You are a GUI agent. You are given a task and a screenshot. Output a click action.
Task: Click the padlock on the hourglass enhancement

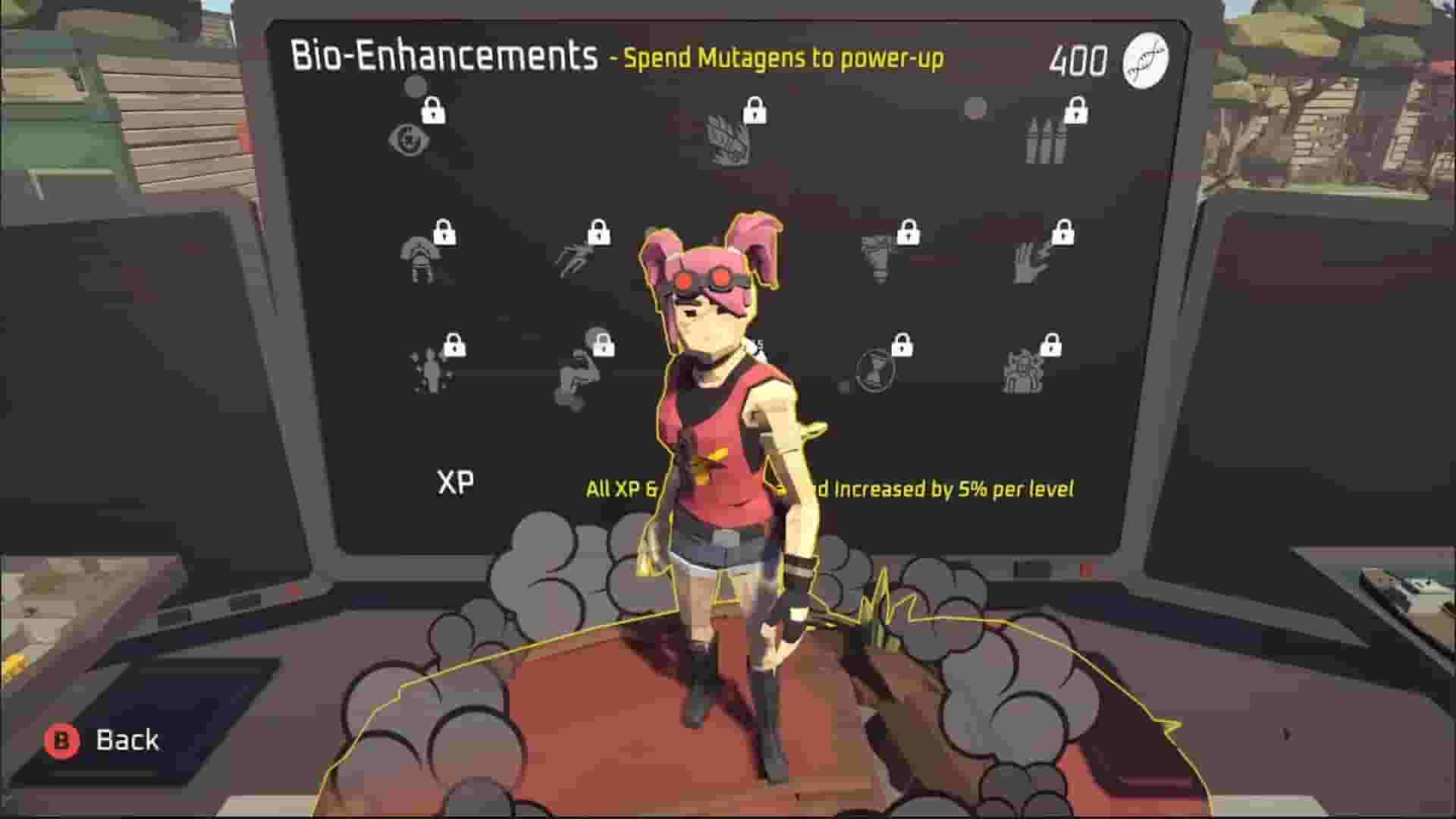click(902, 345)
